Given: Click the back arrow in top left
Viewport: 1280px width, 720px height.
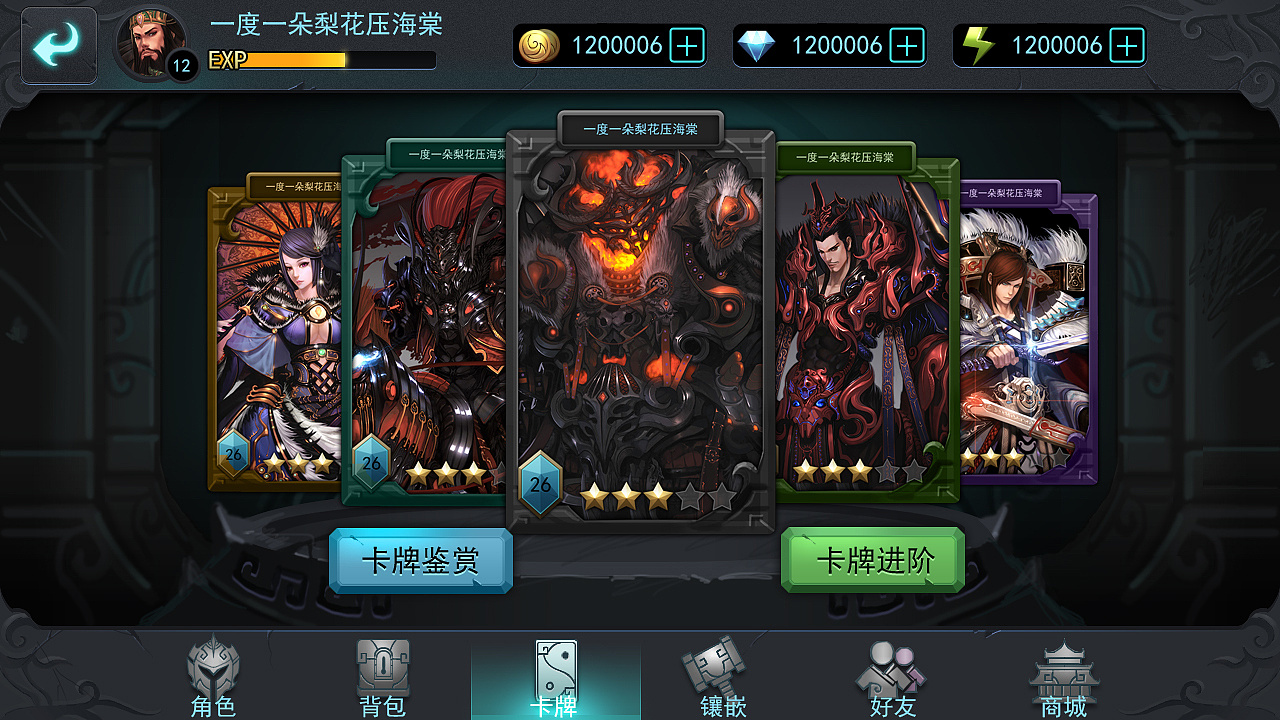Looking at the screenshot, I should pyautogui.click(x=58, y=44).
